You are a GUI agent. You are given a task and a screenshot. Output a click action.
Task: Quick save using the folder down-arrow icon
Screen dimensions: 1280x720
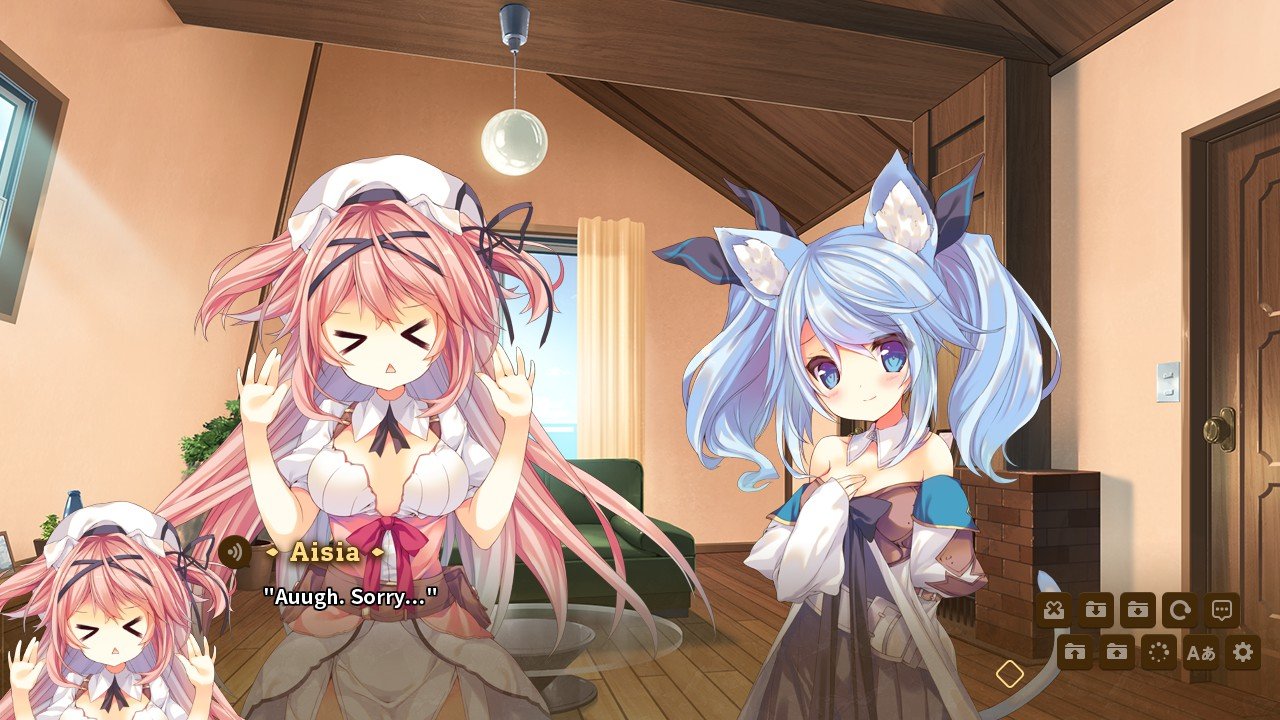(1097, 609)
